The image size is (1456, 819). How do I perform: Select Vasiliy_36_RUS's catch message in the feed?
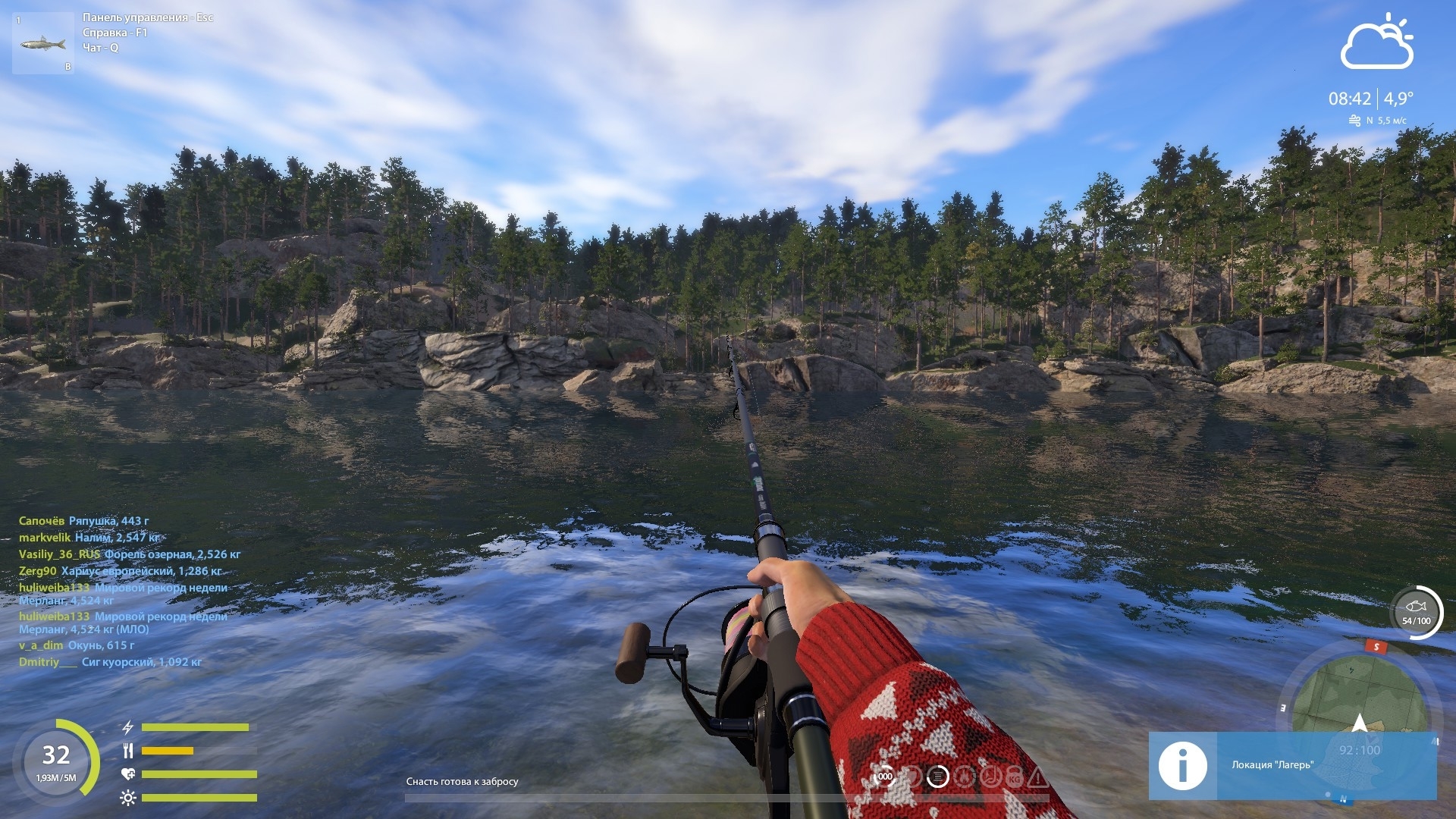pyautogui.click(x=130, y=554)
